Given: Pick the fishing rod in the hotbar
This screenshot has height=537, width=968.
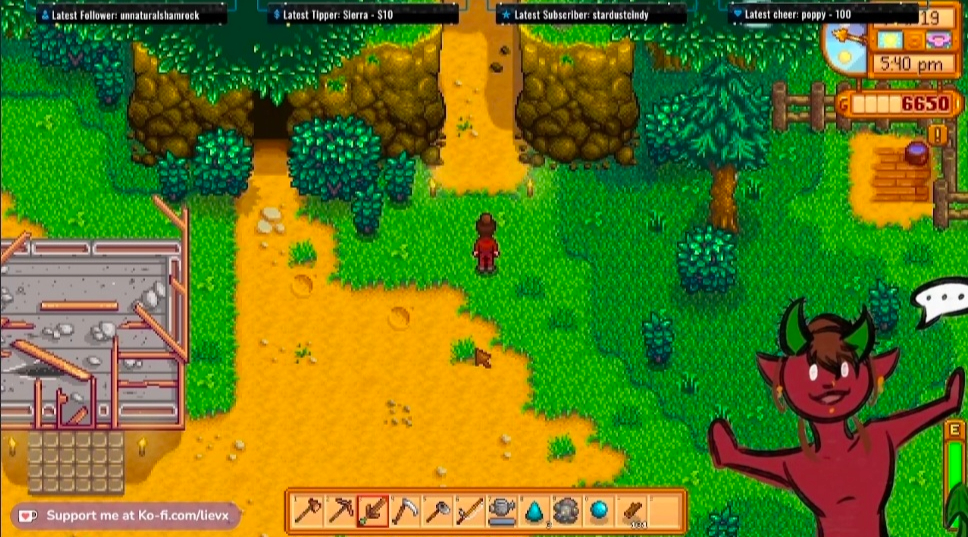Looking at the screenshot, I should point(469,512).
